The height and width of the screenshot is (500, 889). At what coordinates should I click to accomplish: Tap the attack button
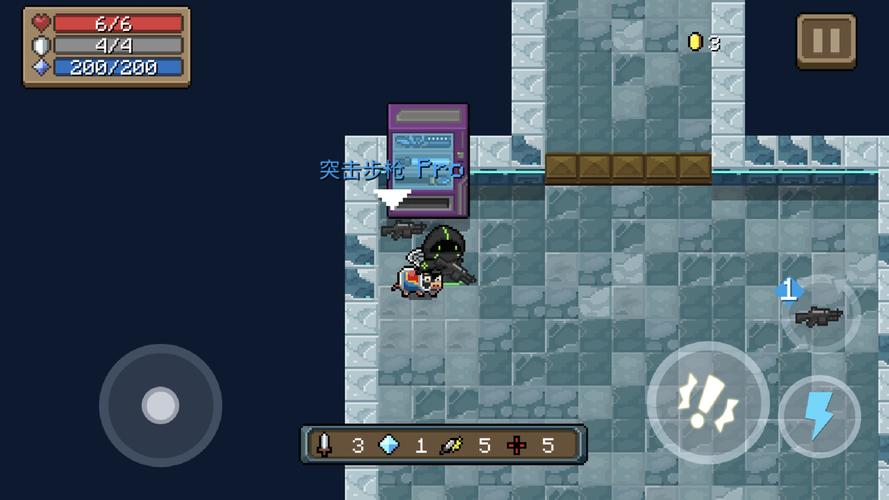click(x=707, y=402)
